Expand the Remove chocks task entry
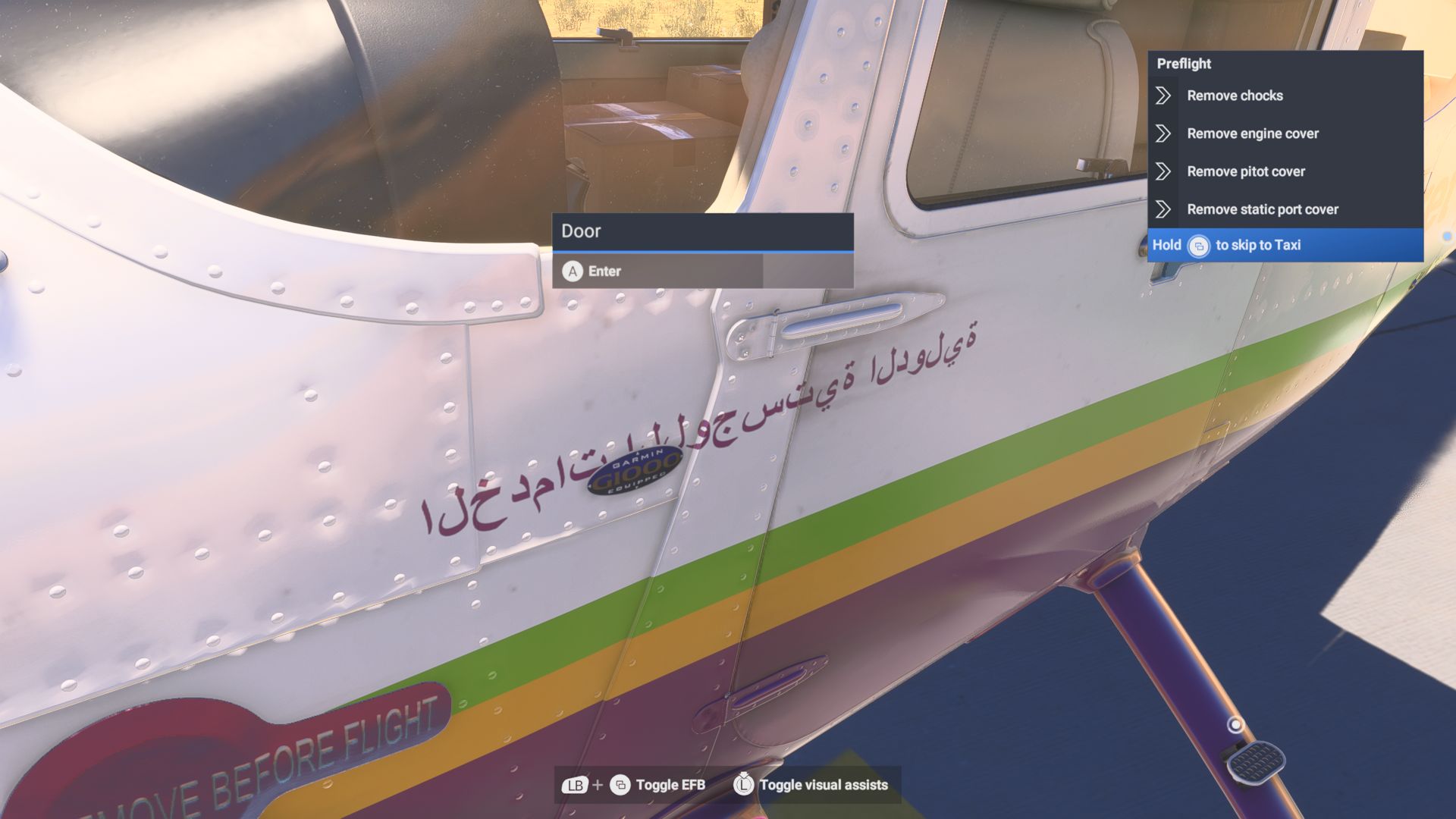 (1235, 96)
